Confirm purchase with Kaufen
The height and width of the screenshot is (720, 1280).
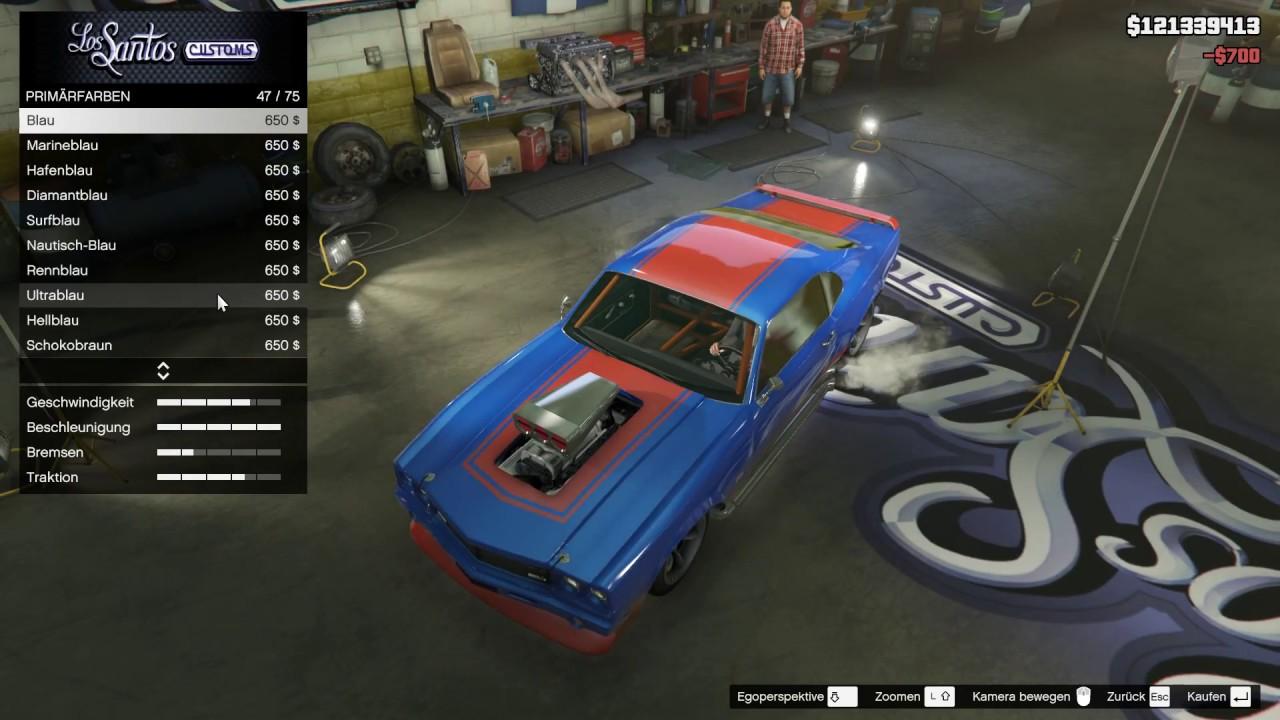click(1213, 696)
